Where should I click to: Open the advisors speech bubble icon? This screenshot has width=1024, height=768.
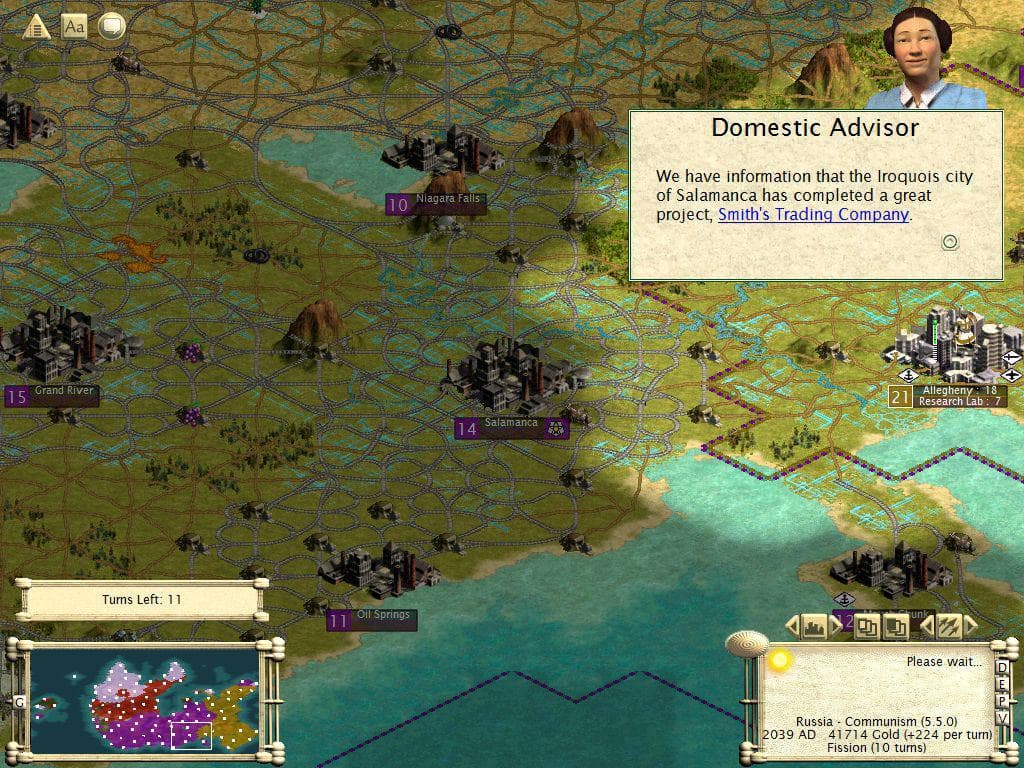[x=112, y=26]
